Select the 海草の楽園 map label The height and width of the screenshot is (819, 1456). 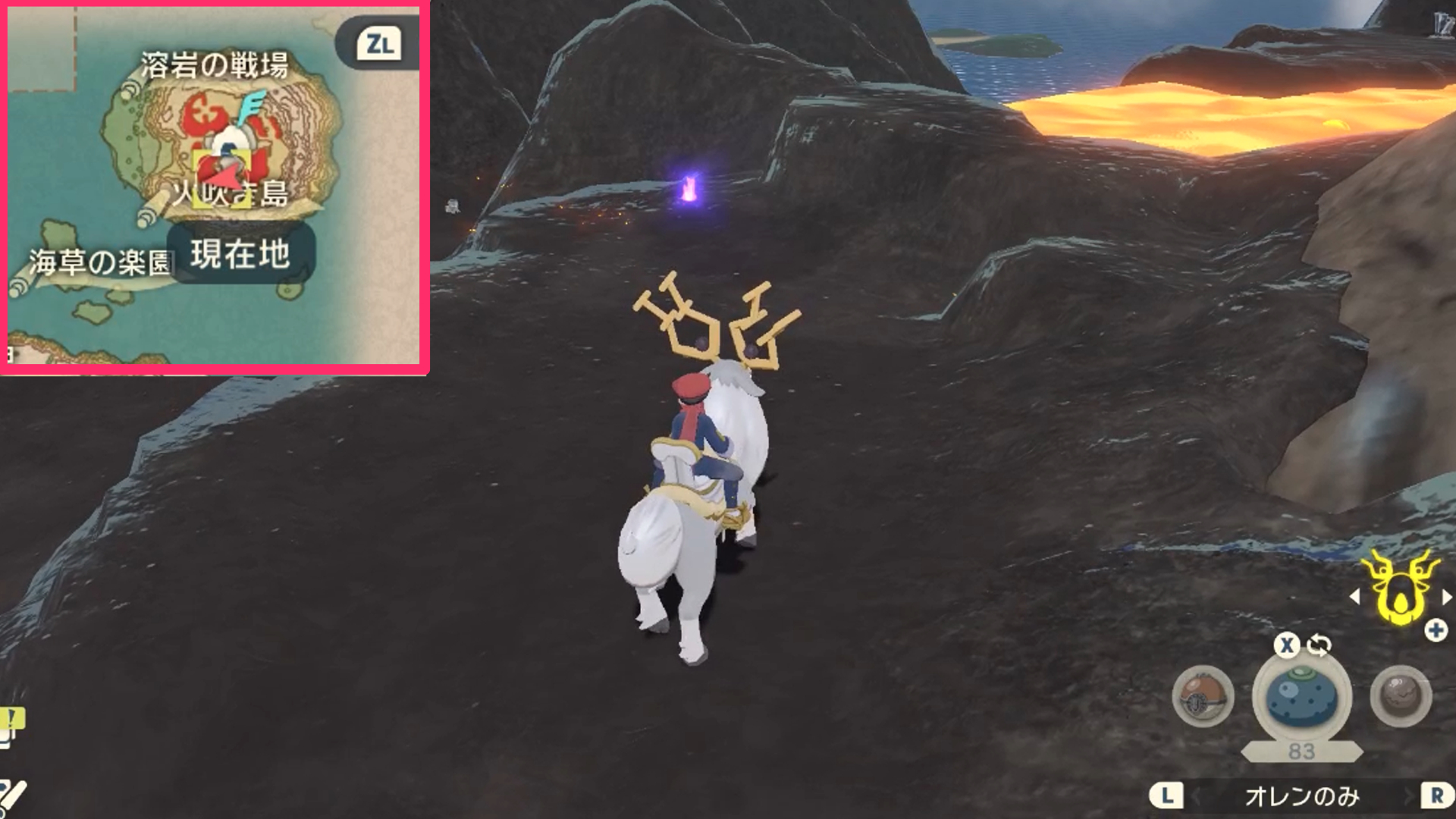click(x=102, y=258)
